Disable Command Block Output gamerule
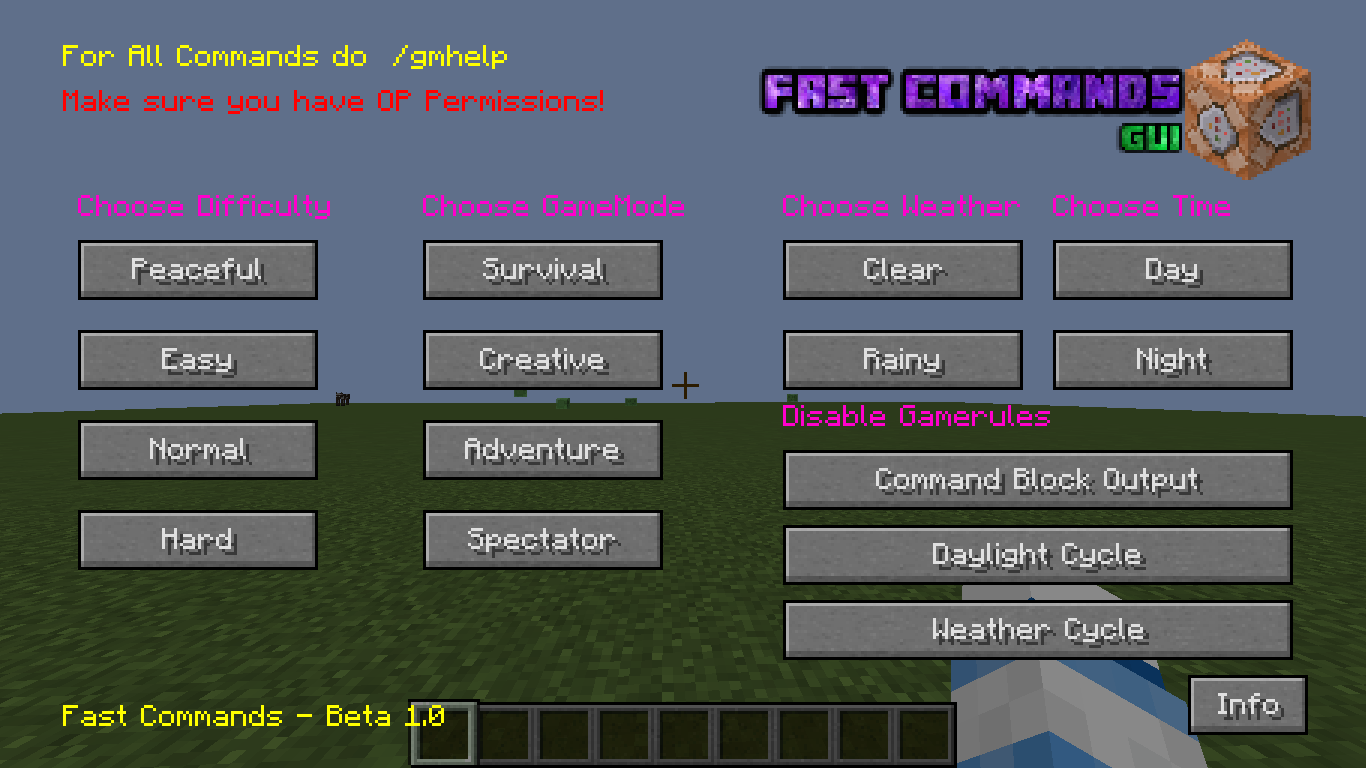Screen dimensions: 1366x768 1037,480
